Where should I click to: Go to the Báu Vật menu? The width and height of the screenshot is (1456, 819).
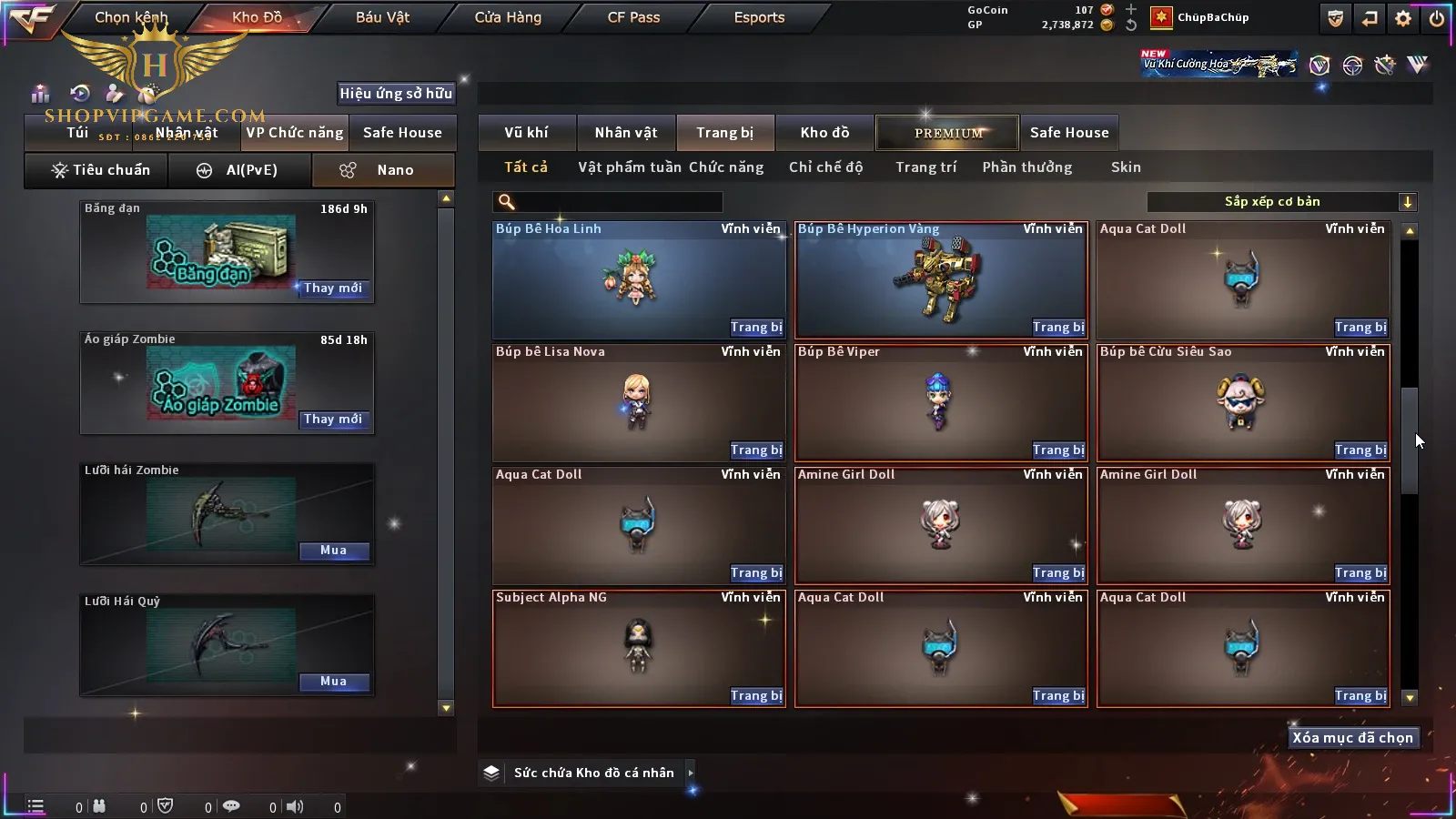point(382,17)
